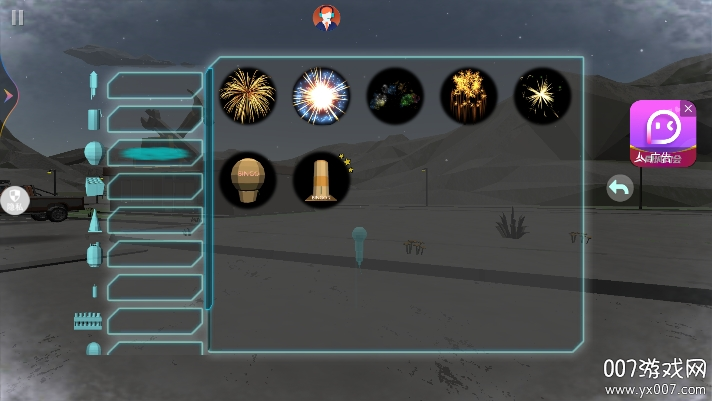The width and height of the screenshot is (712, 401).
Task: Choose the small white sparkler firework
Action: (x=542, y=96)
